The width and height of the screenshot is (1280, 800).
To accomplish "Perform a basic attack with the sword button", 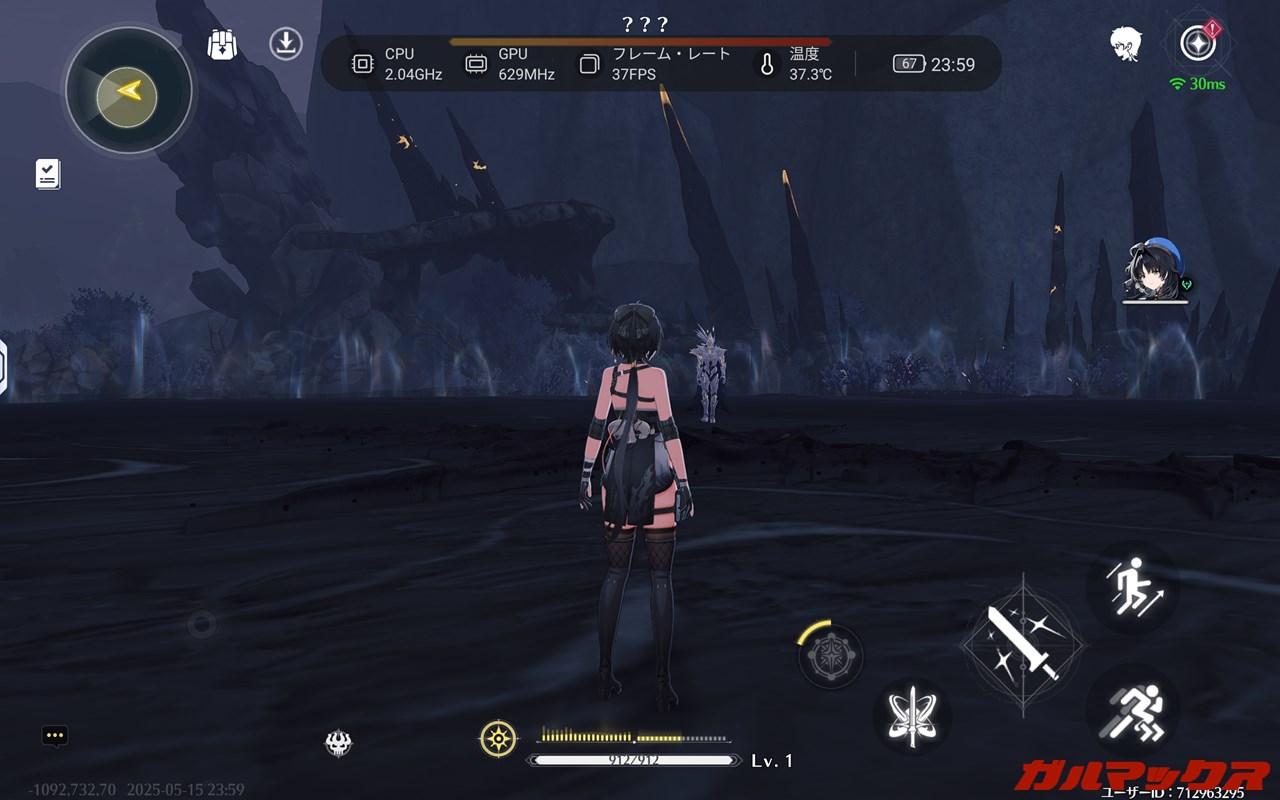I will (1022, 644).
